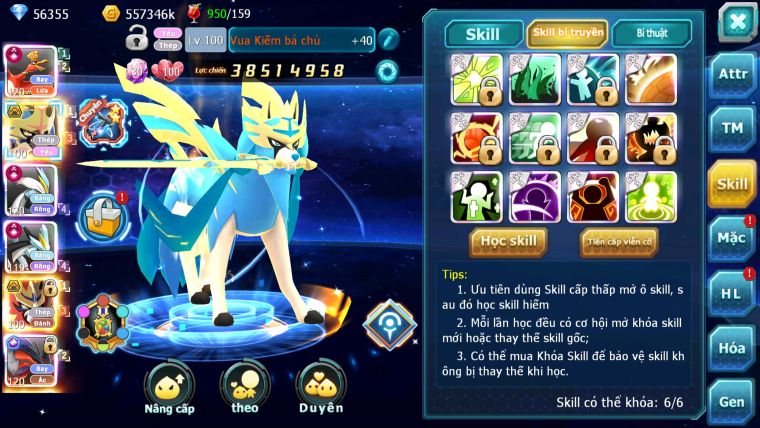Select the TM side tab
Screen dimensions: 760x428
tap(732, 129)
